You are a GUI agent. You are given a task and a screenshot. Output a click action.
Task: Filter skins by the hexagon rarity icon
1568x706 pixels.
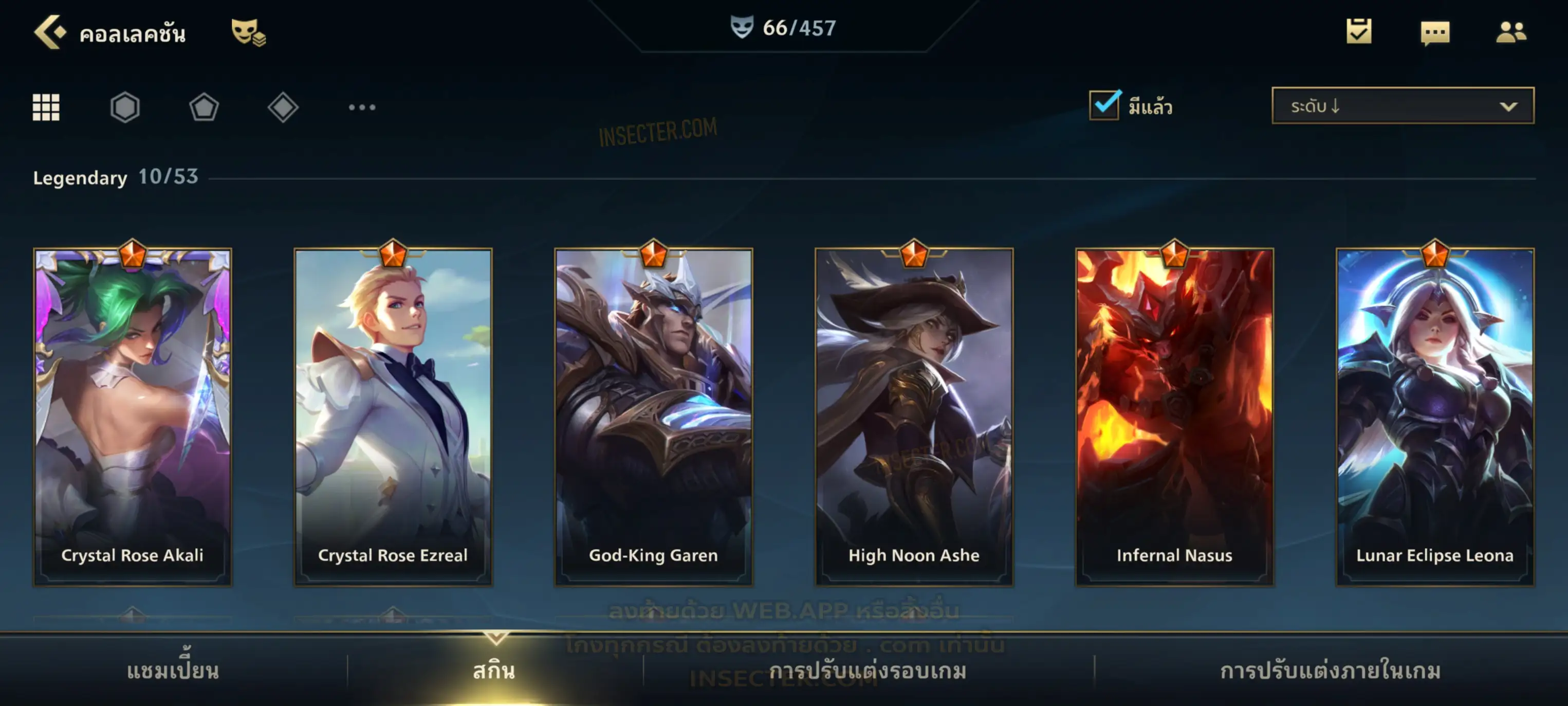pyautogui.click(x=125, y=107)
